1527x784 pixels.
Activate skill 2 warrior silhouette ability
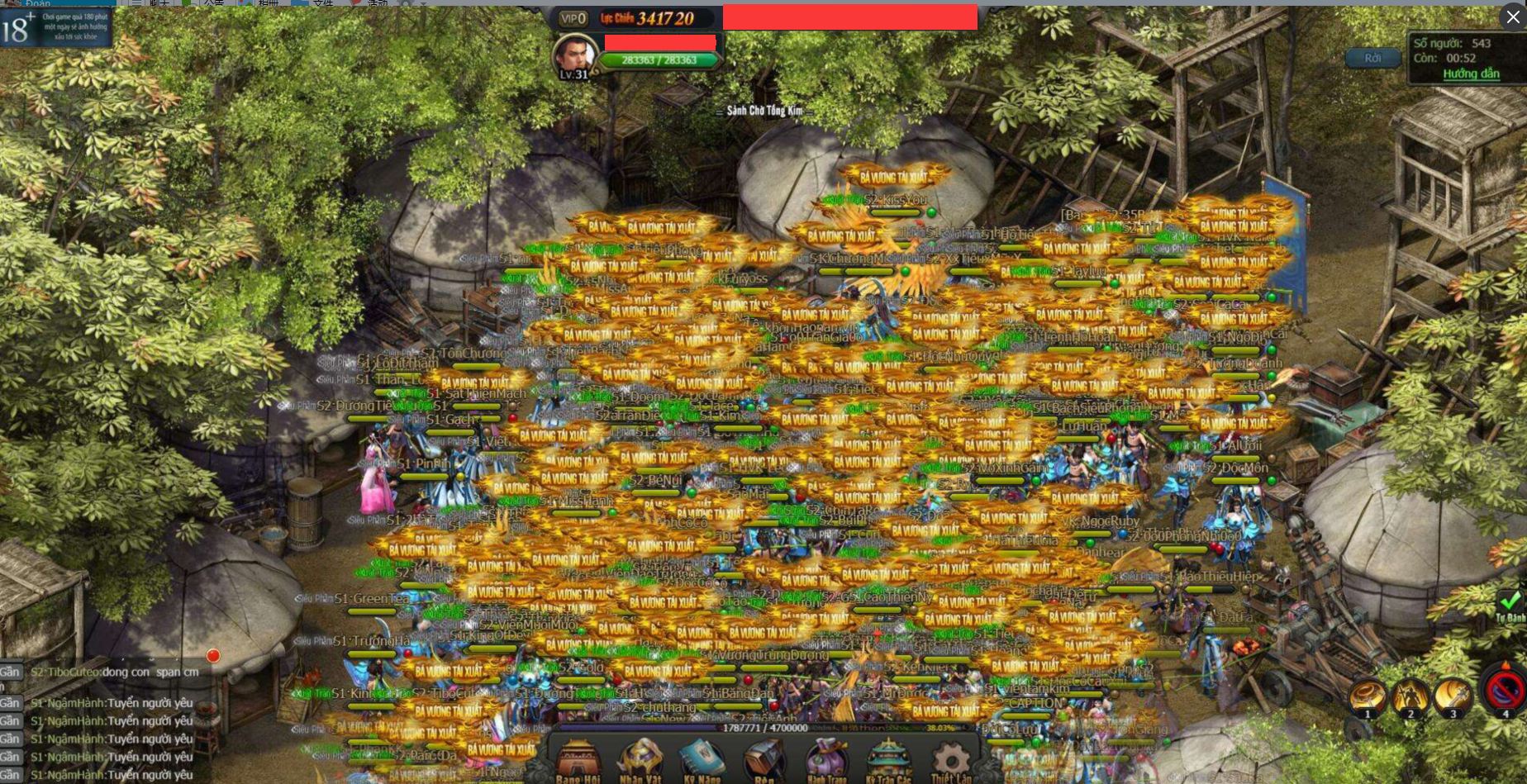[1410, 696]
